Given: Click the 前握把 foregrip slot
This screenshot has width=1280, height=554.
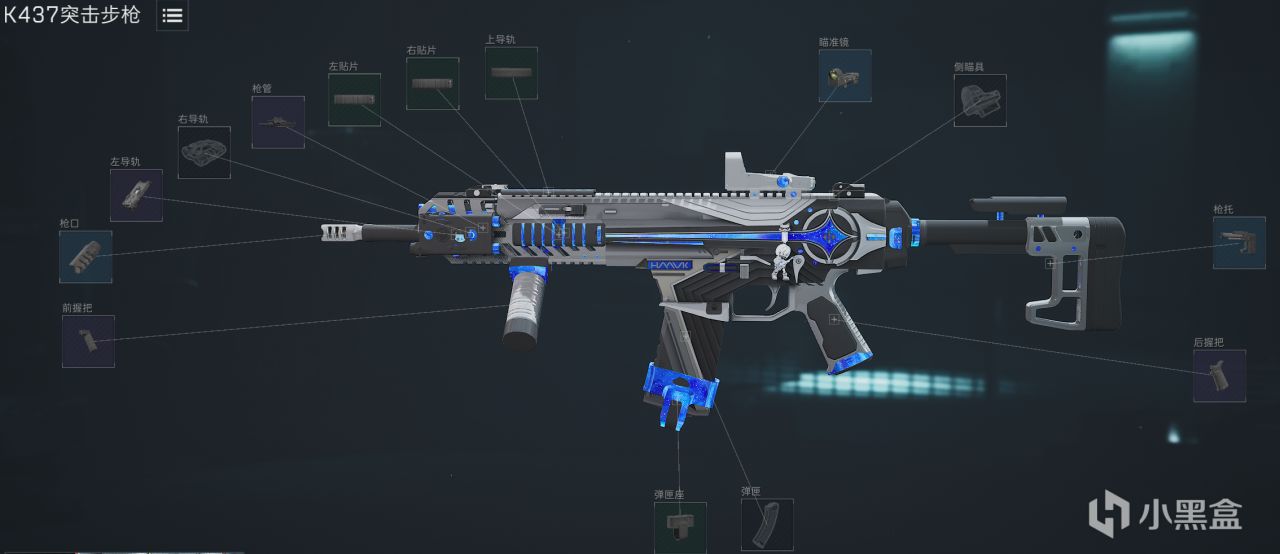Looking at the screenshot, I should pos(88,341).
